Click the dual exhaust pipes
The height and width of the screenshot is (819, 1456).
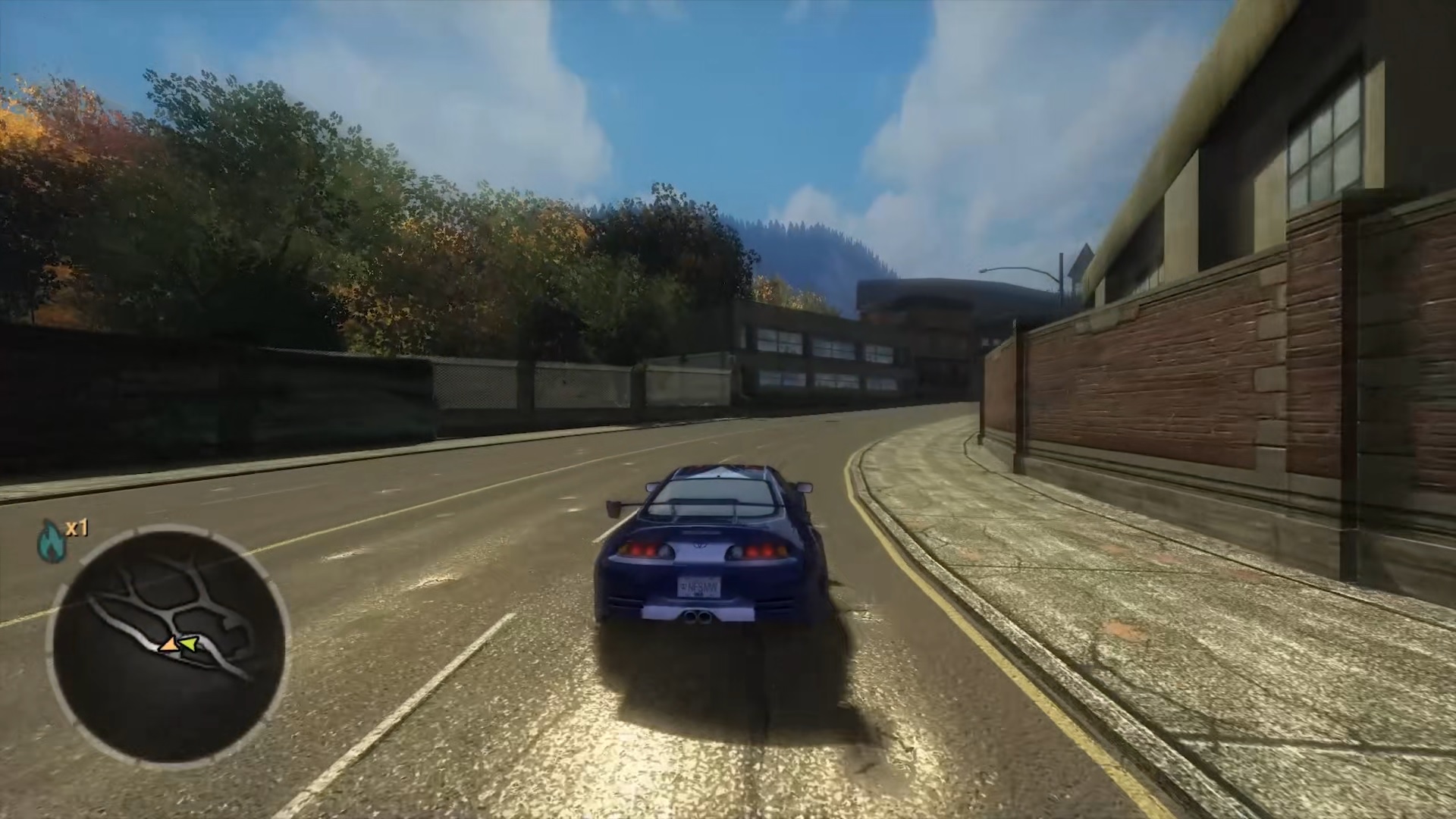[698, 616]
